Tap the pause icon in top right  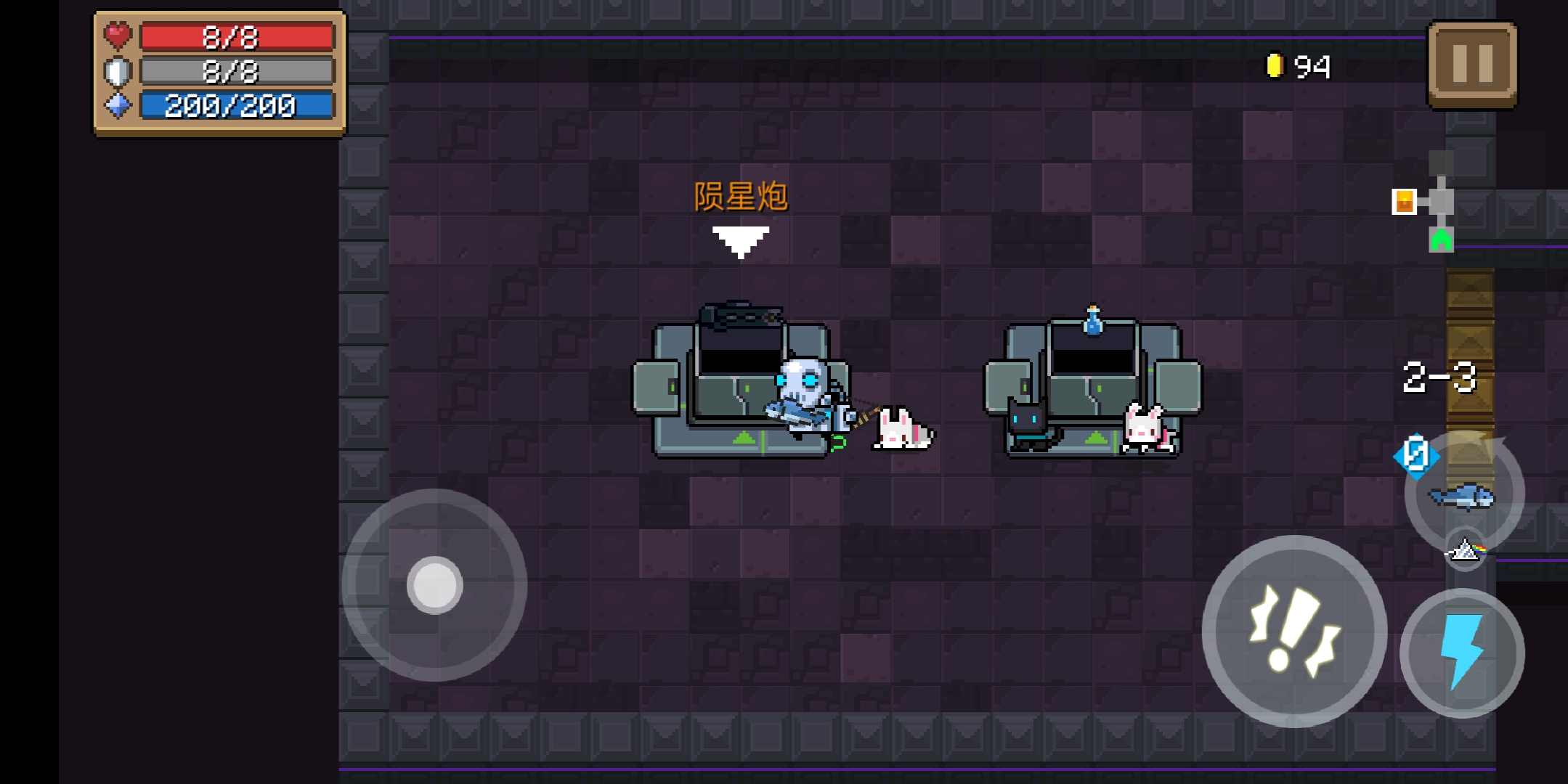(1471, 64)
